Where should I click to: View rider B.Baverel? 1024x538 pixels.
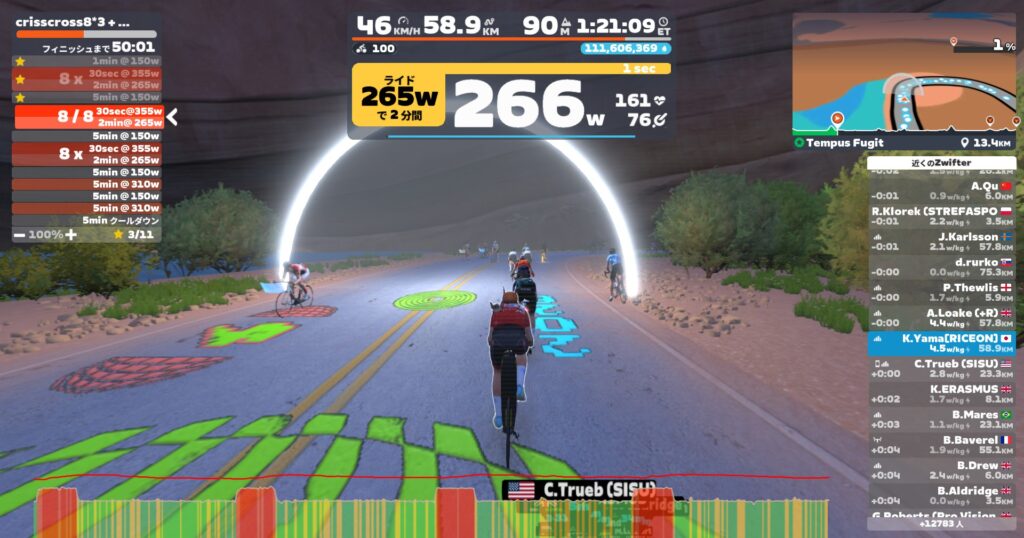(941, 445)
